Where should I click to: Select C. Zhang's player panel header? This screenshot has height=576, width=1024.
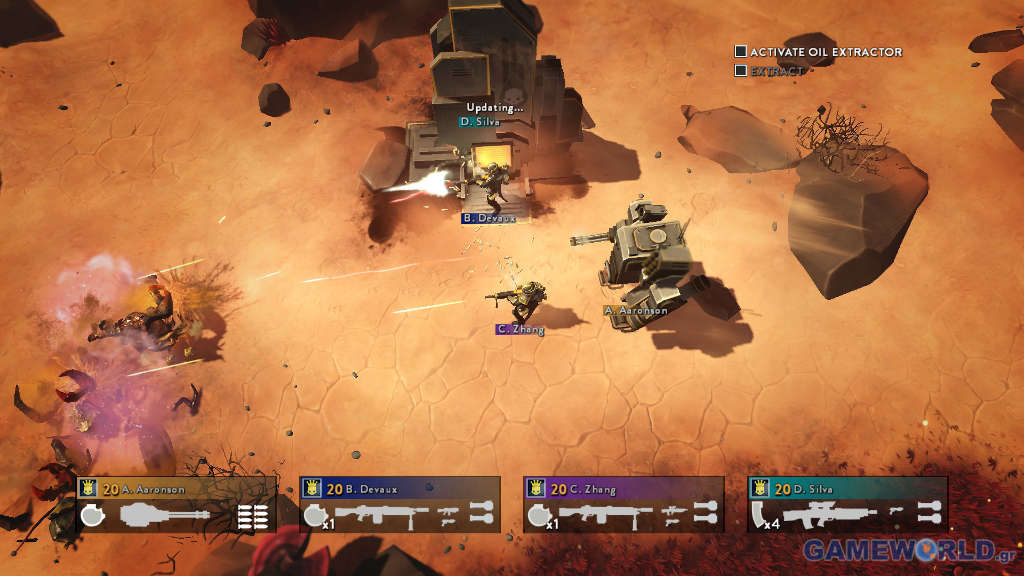[623, 489]
